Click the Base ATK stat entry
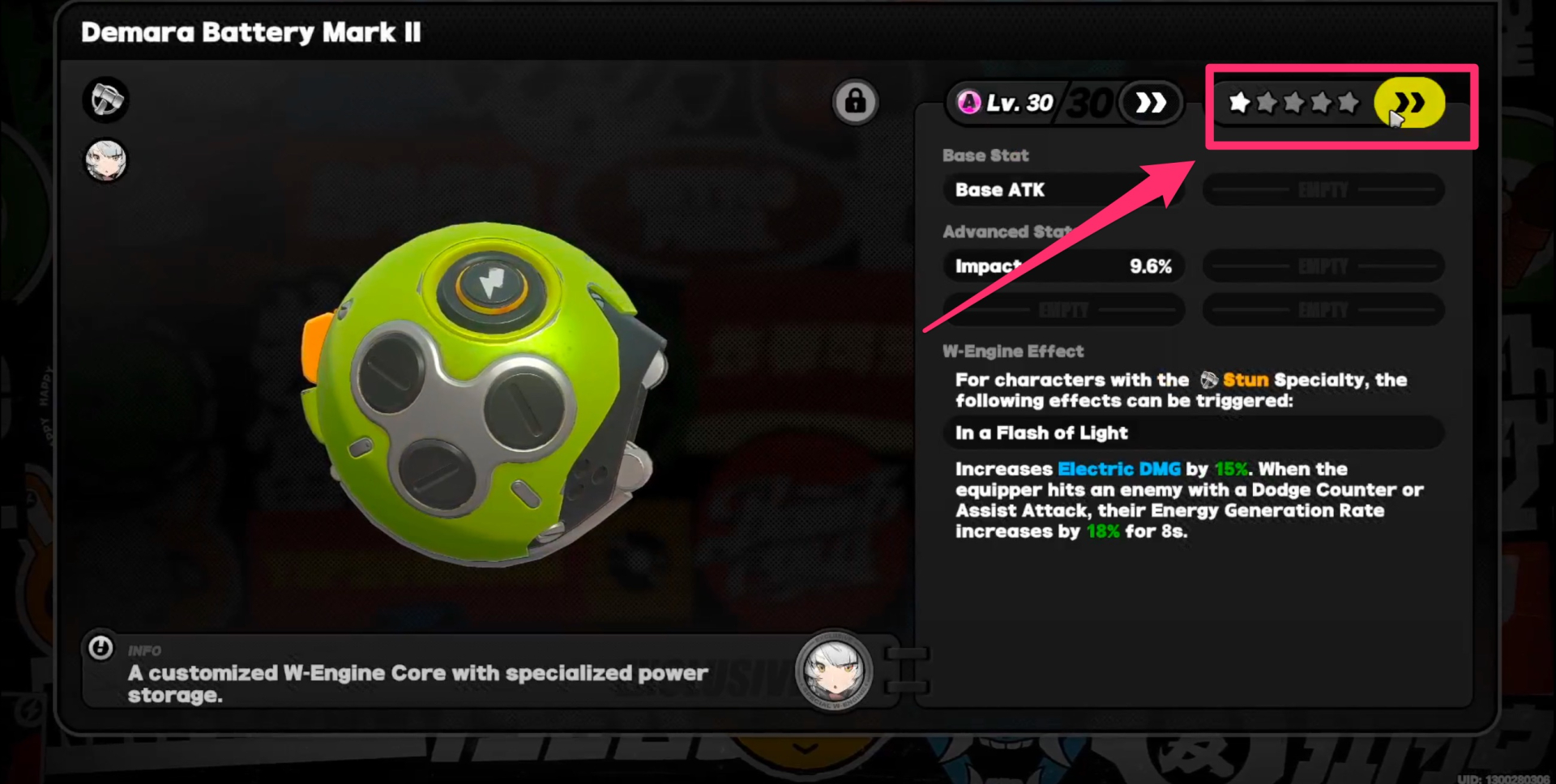 [1062, 190]
